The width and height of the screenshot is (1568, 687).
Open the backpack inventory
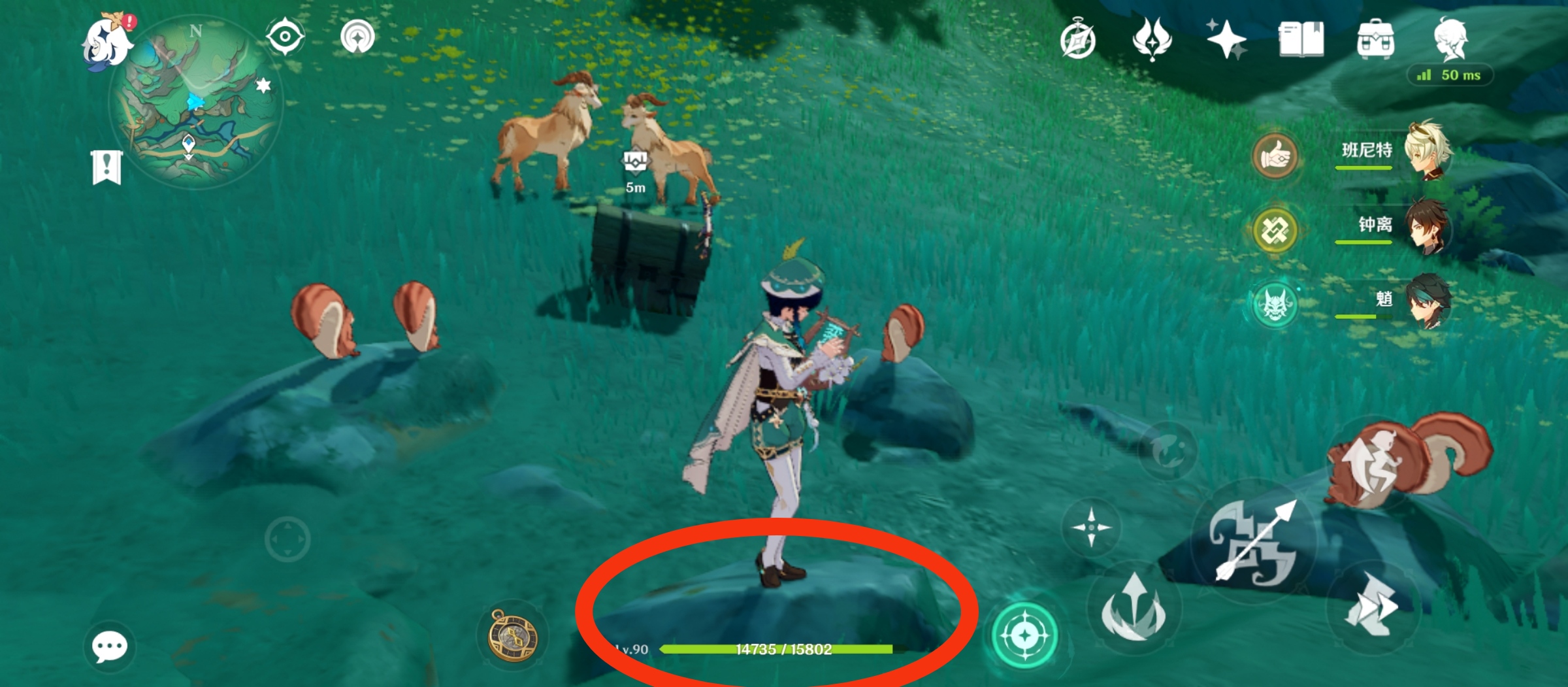[x=1375, y=39]
